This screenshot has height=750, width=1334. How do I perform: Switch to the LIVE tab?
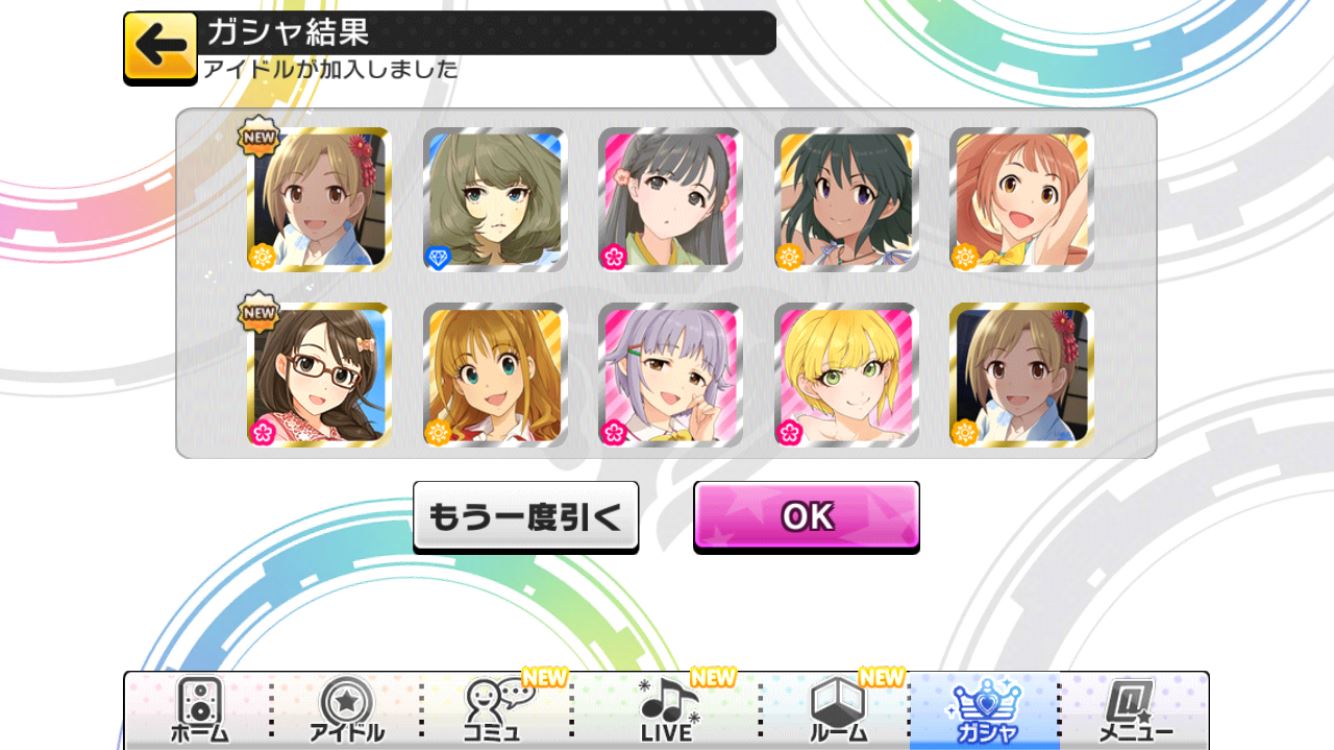666,710
